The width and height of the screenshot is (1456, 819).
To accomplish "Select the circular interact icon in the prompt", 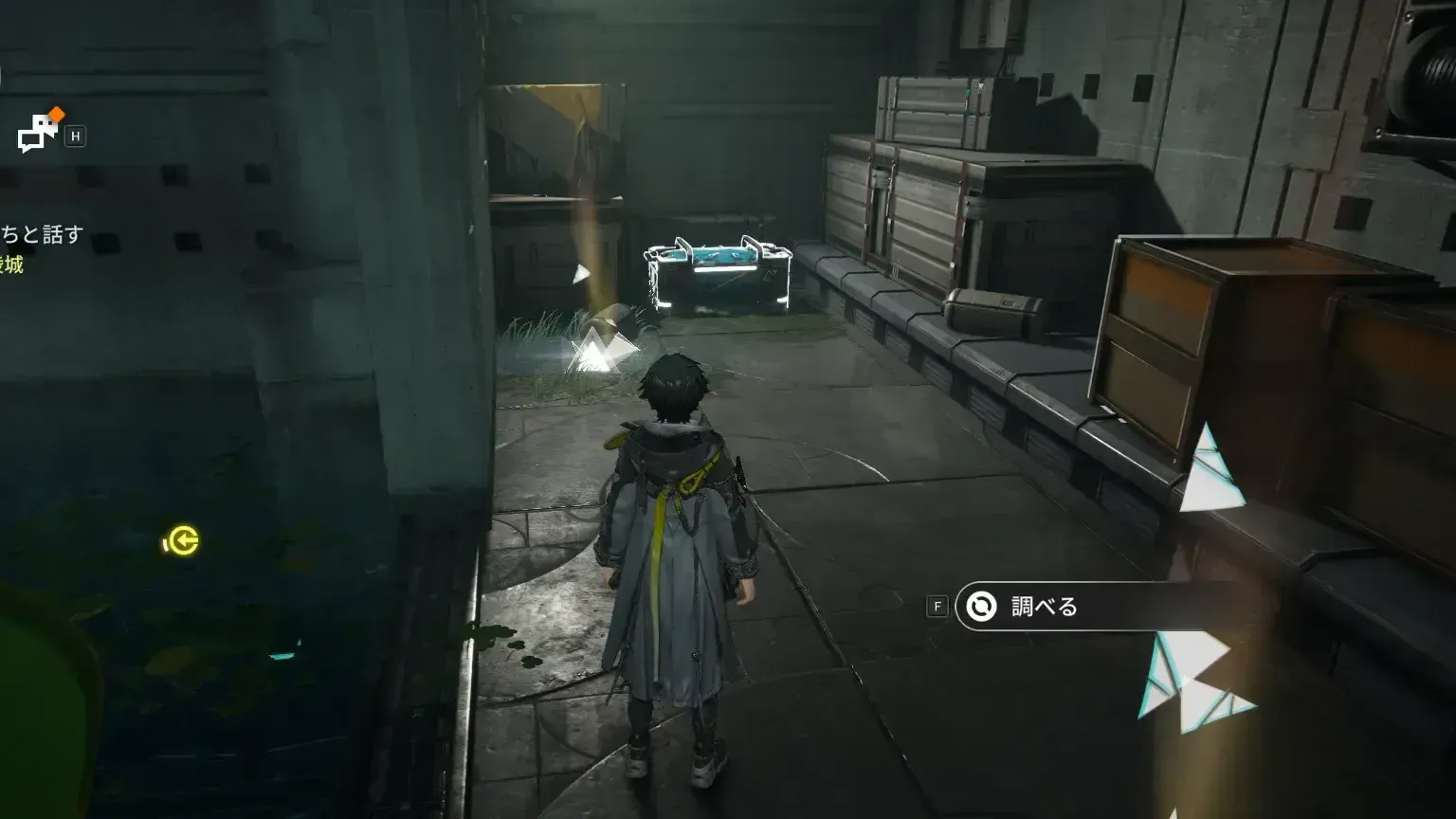I will tap(979, 607).
